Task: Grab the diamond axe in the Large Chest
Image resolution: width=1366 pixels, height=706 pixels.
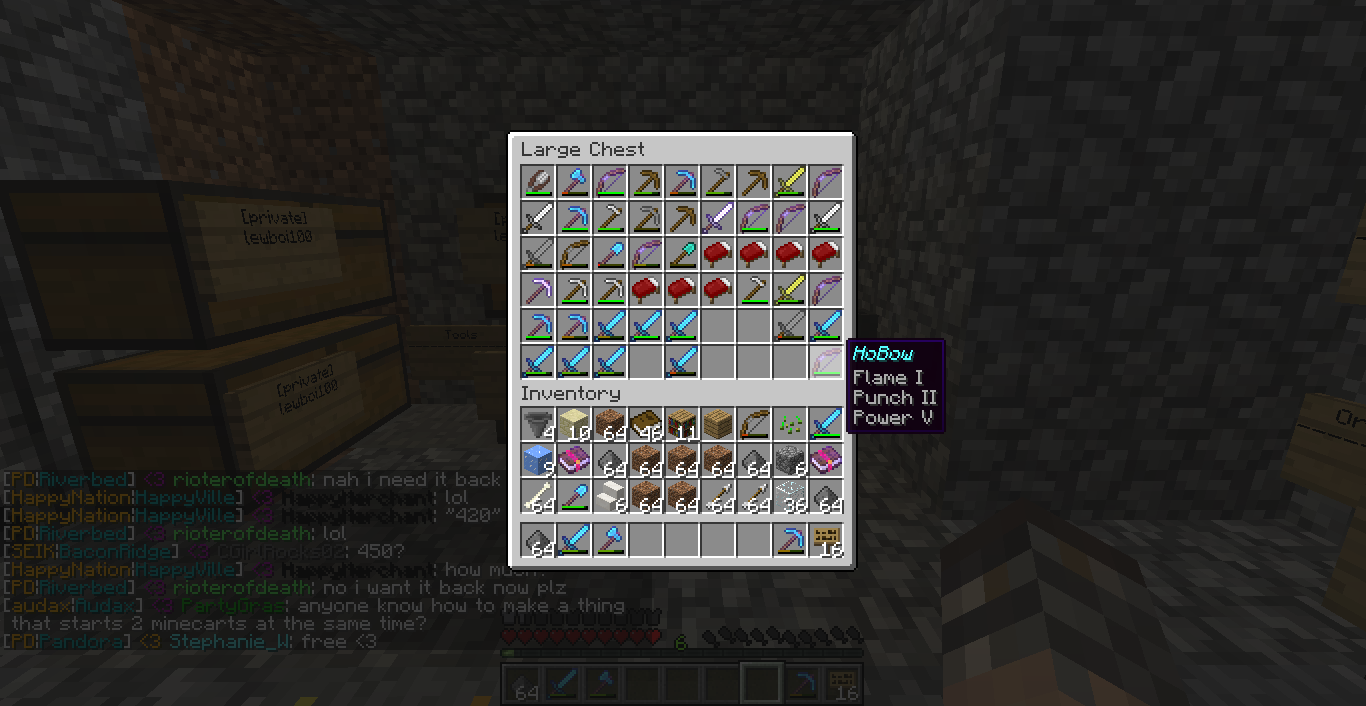Action: click(574, 182)
